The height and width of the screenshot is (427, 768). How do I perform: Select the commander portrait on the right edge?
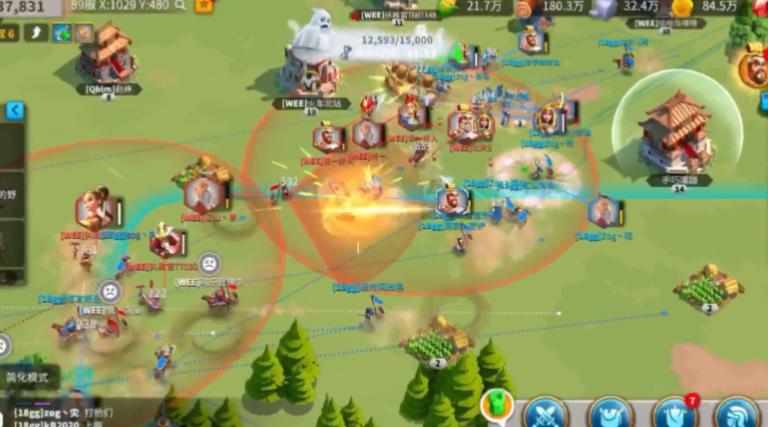(x=753, y=66)
